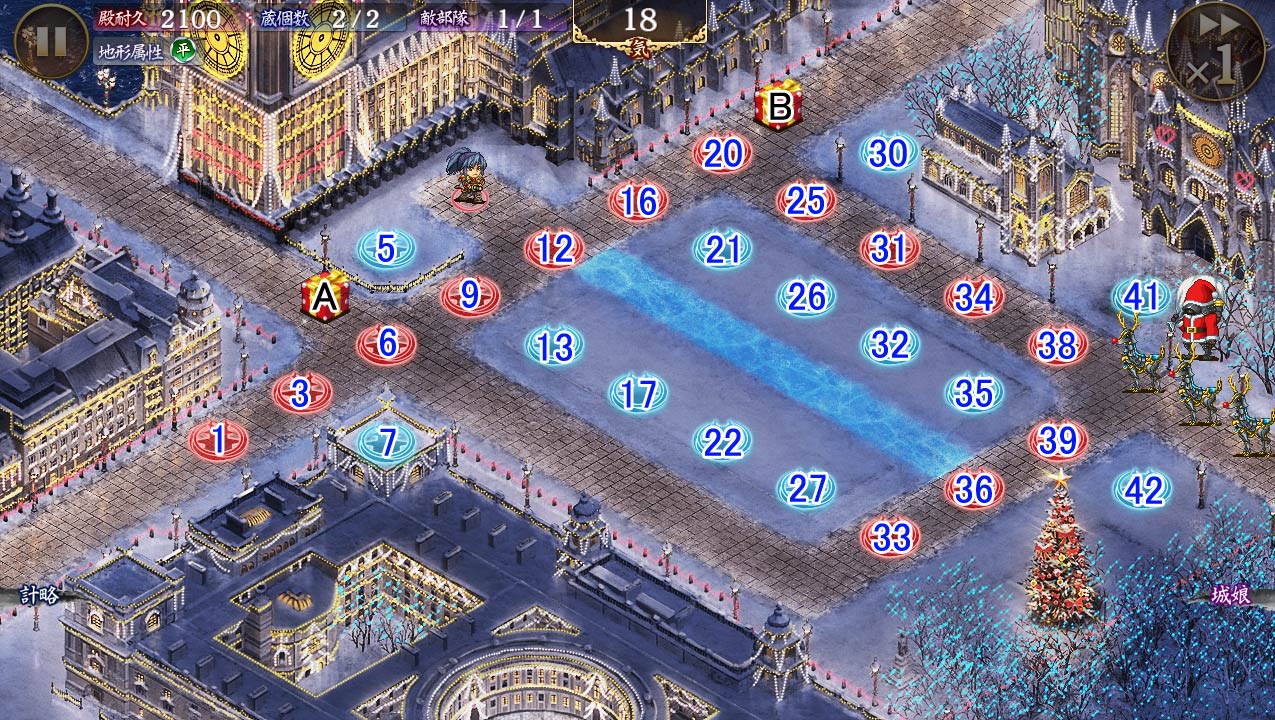Pick blue placement tile 22

click(722, 441)
